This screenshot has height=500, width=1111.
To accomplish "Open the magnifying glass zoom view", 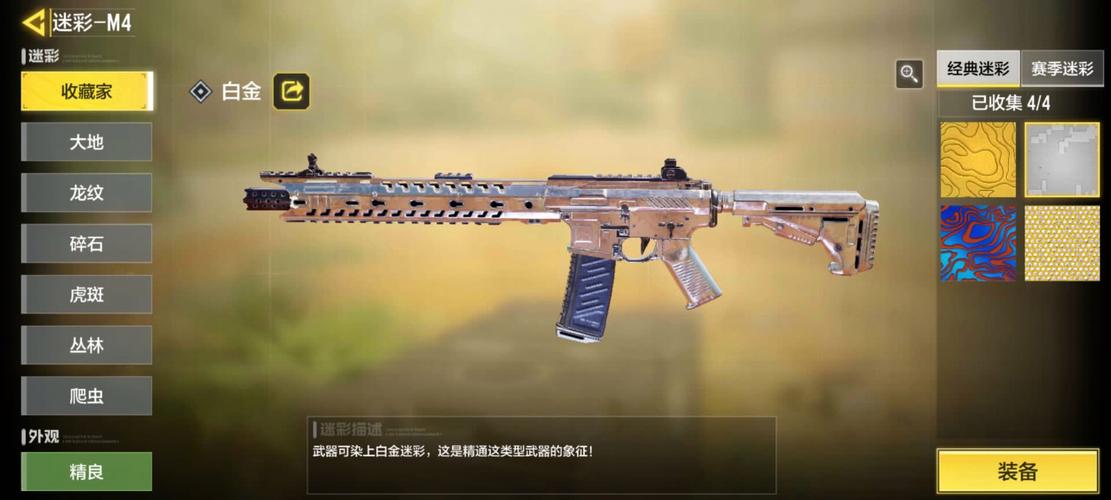I will (909, 73).
